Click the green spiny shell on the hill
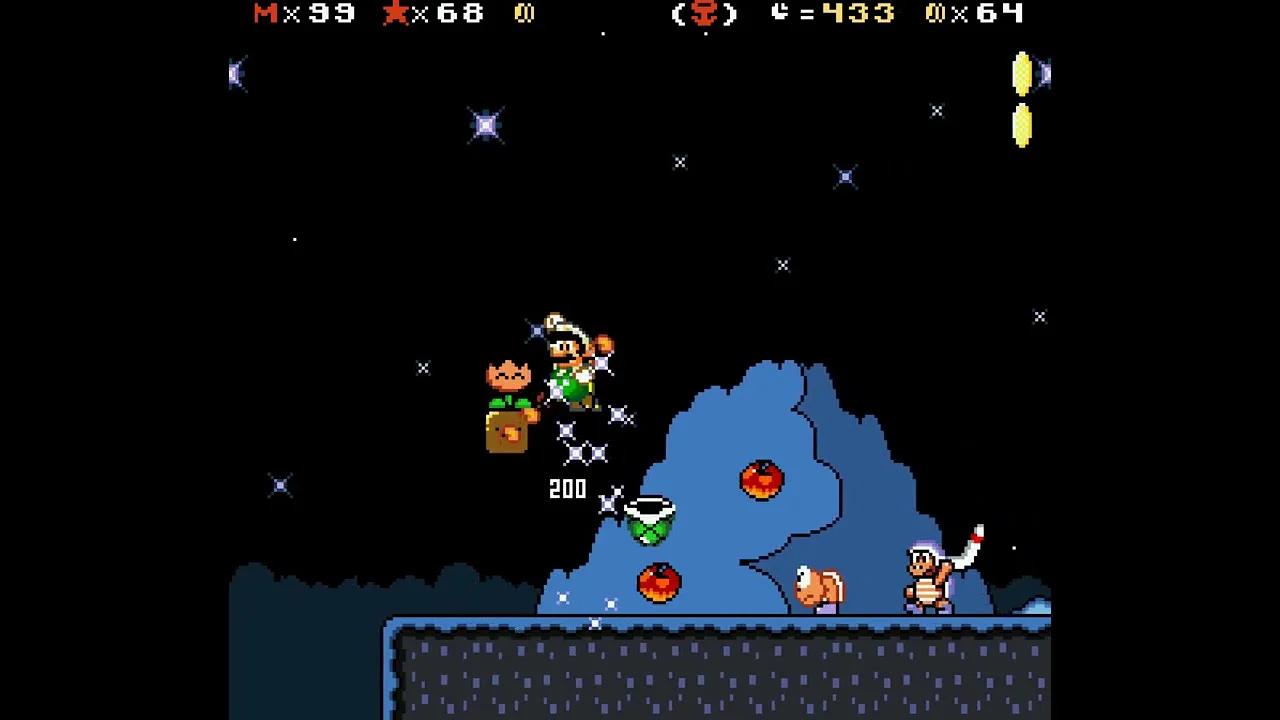The height and width of the screenshot is (720, 1280). pyautogui.click(x=650, y=520)
